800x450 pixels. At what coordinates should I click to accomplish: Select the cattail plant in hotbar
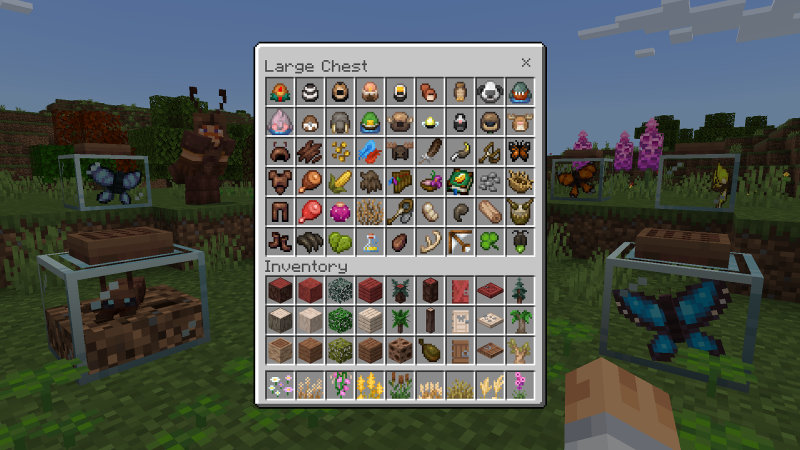click(400, 384)
